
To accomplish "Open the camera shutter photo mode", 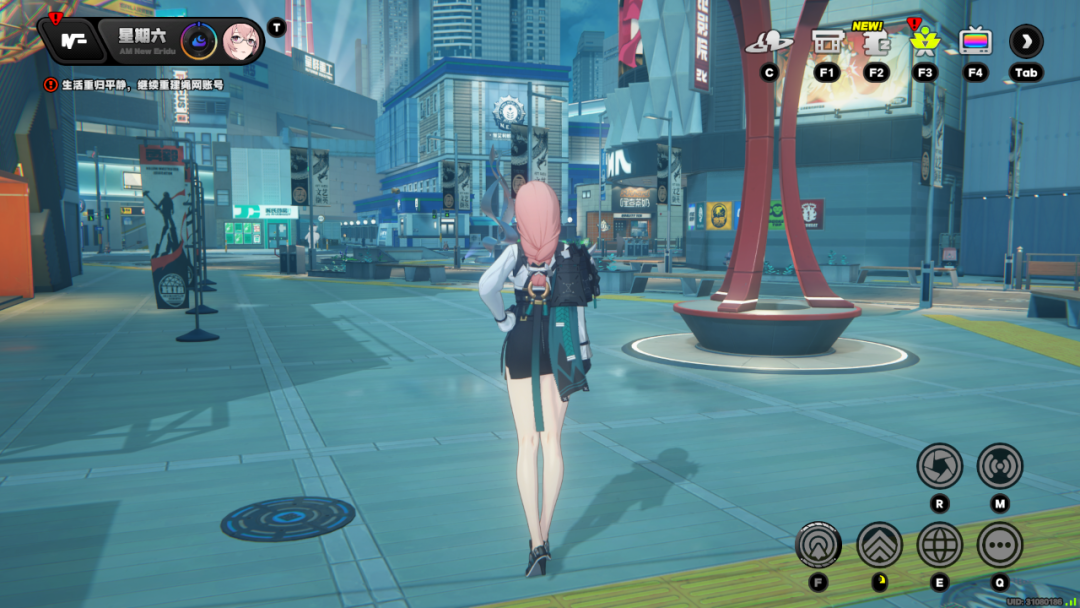I will [939, 466].
